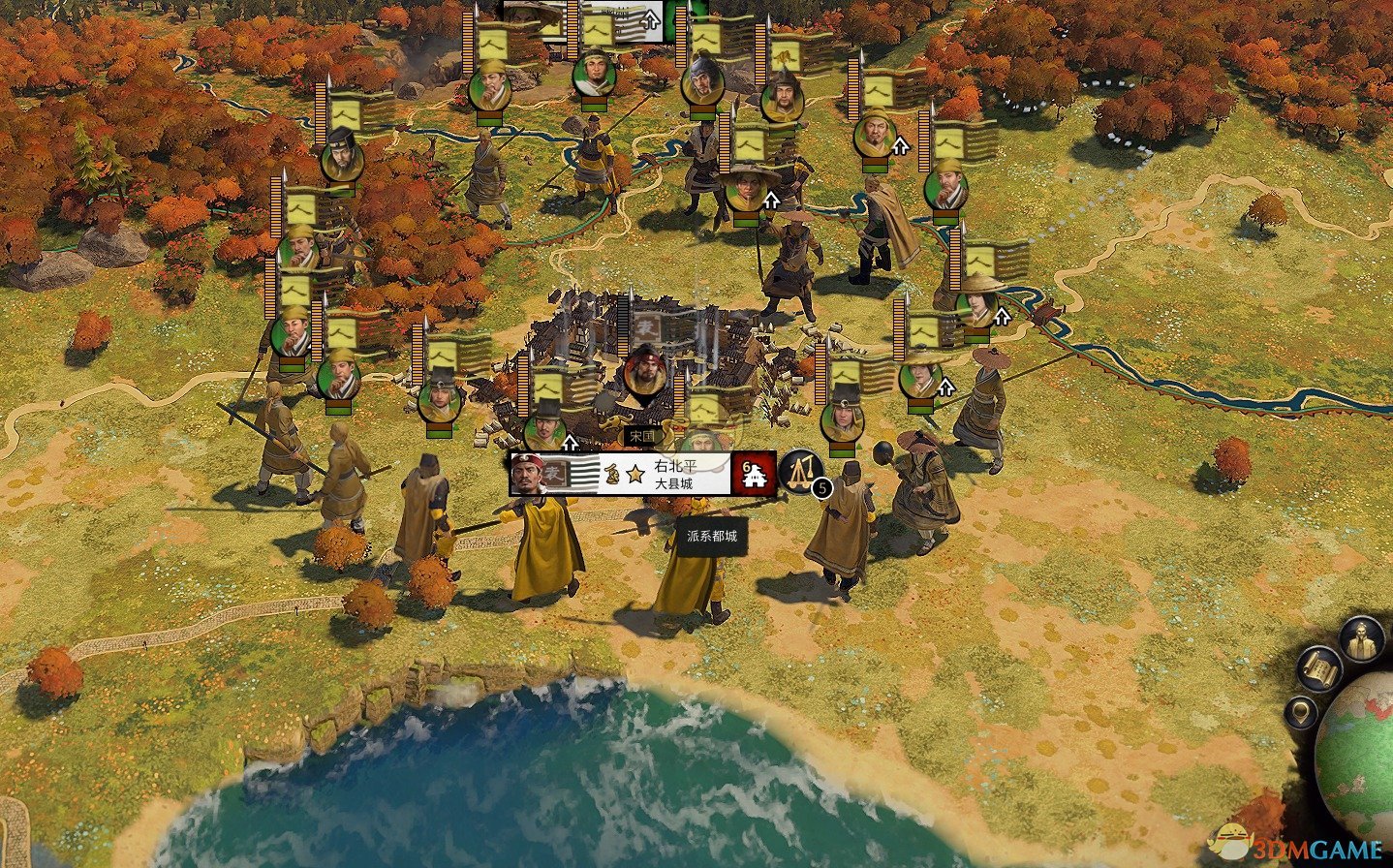This screenshot has width=1393, height=868.
Task: Click the map pin location button
Action: pos(1302,713)
